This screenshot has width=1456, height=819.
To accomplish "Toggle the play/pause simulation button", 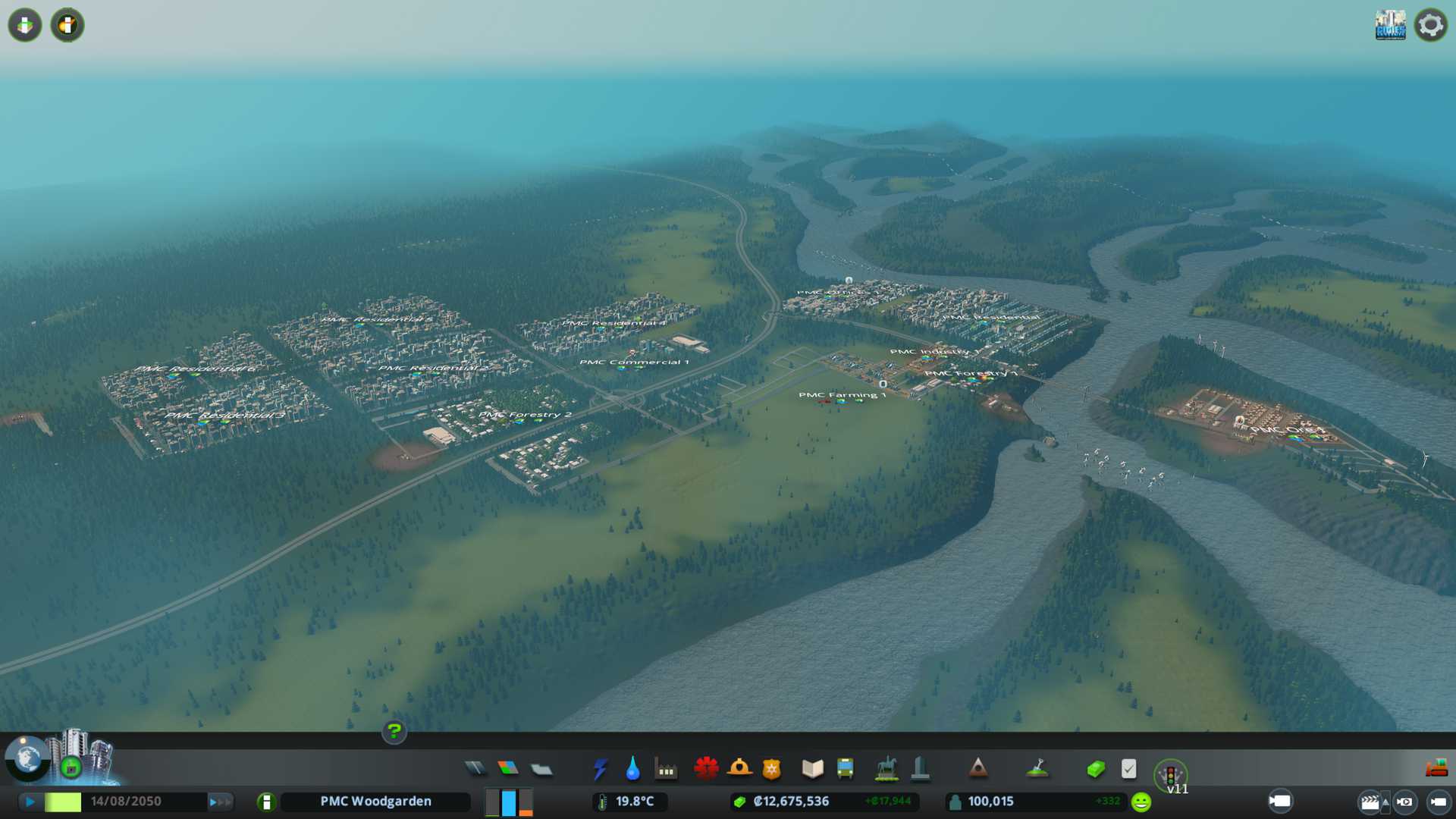I will click(x=30, y=802).
